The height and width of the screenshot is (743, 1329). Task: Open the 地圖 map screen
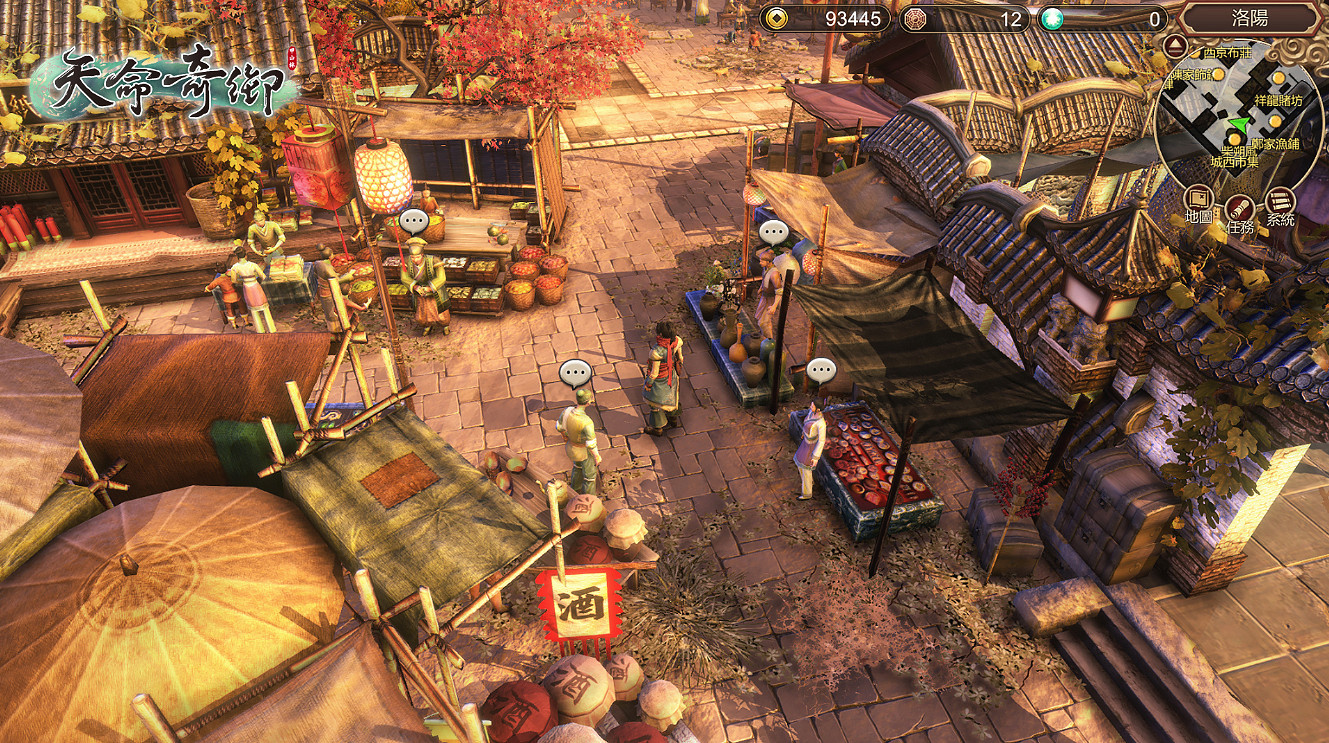click(x=1199, y=202)
